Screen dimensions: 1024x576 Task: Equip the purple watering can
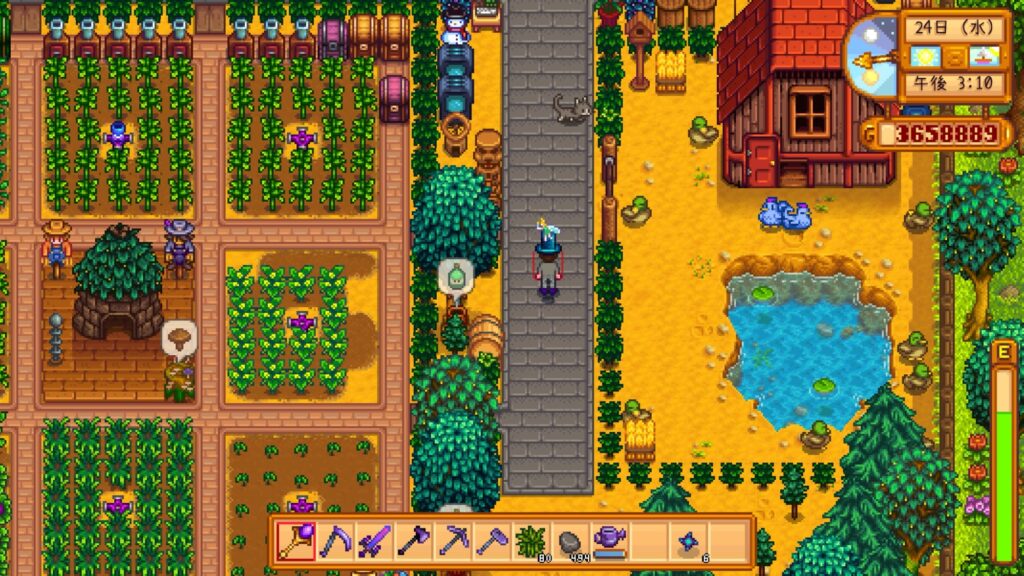coord(608,541)
